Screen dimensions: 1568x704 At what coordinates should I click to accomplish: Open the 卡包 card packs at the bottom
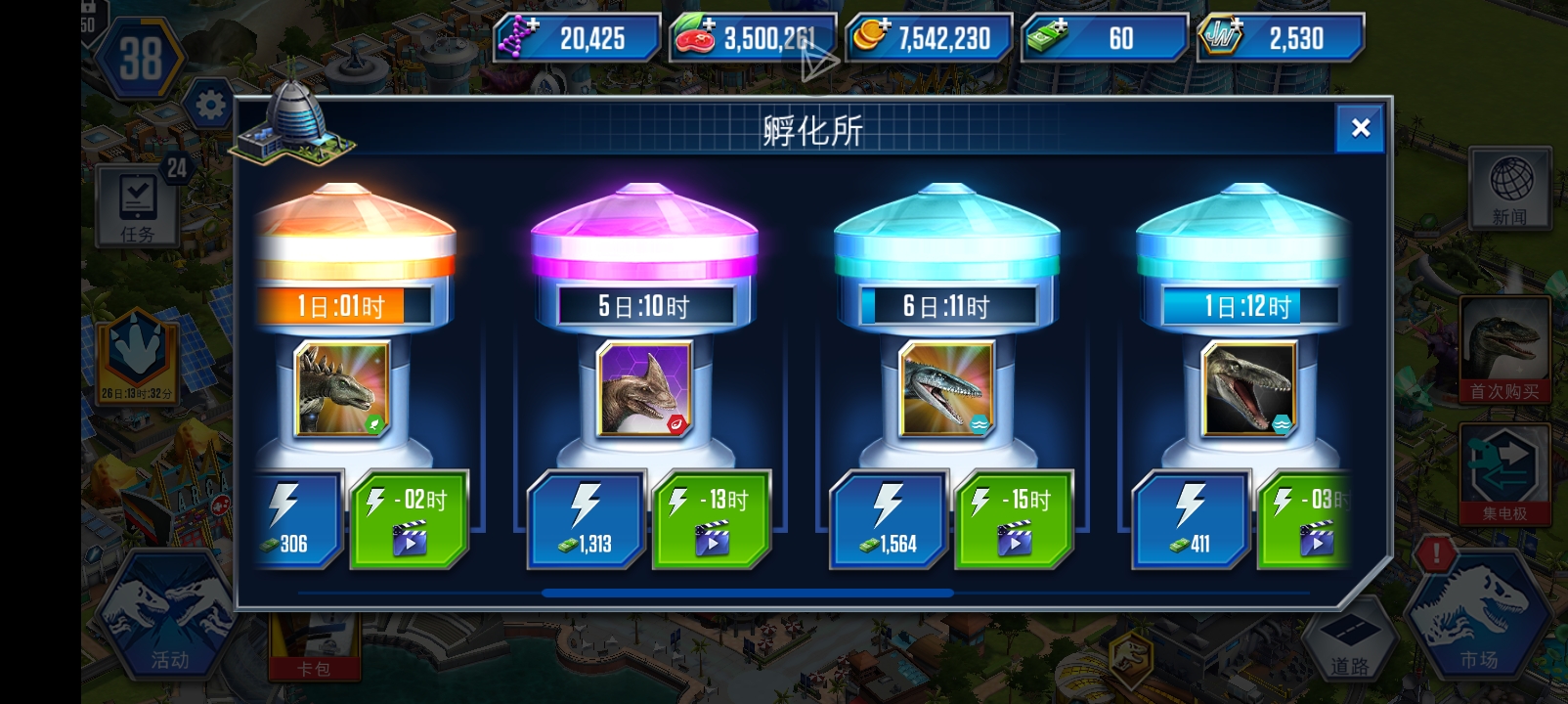pyautogui.click(x=315, y=657)
